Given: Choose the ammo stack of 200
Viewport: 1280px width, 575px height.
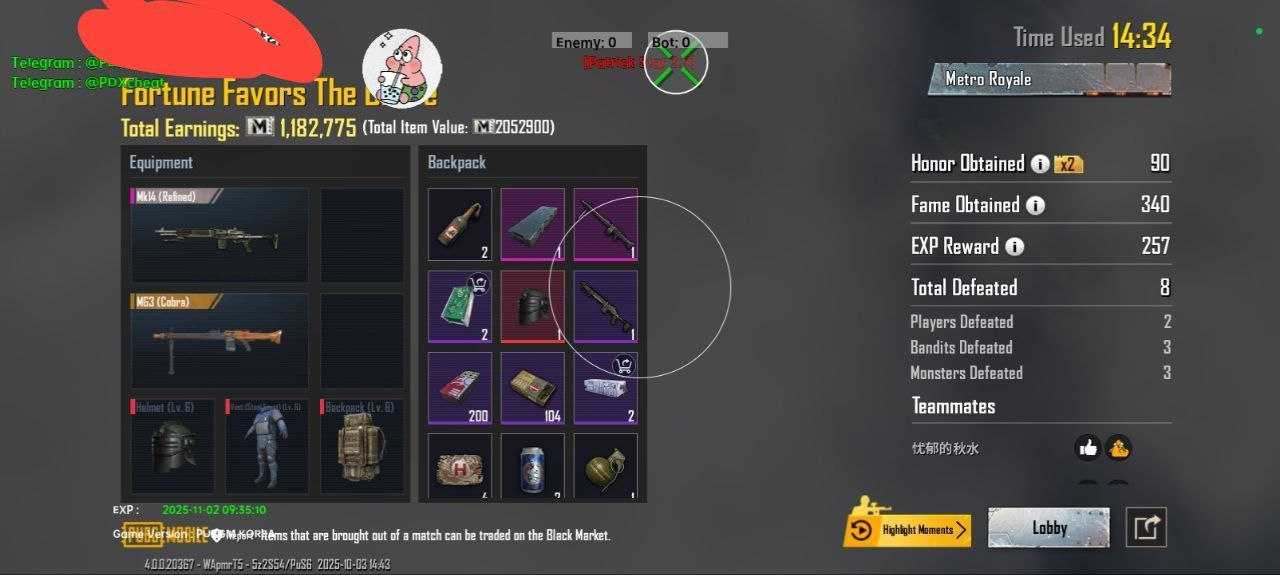Looking at the screenshot, I should click(460, 387).
